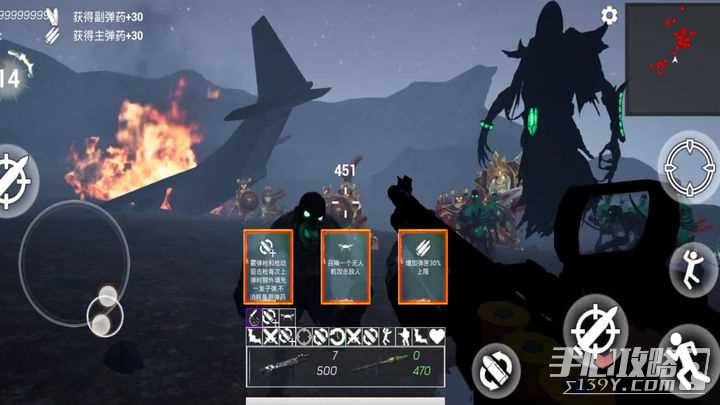Activate the jump button
Viewport: 720px width, 405px height.
(x=690, y=268)
